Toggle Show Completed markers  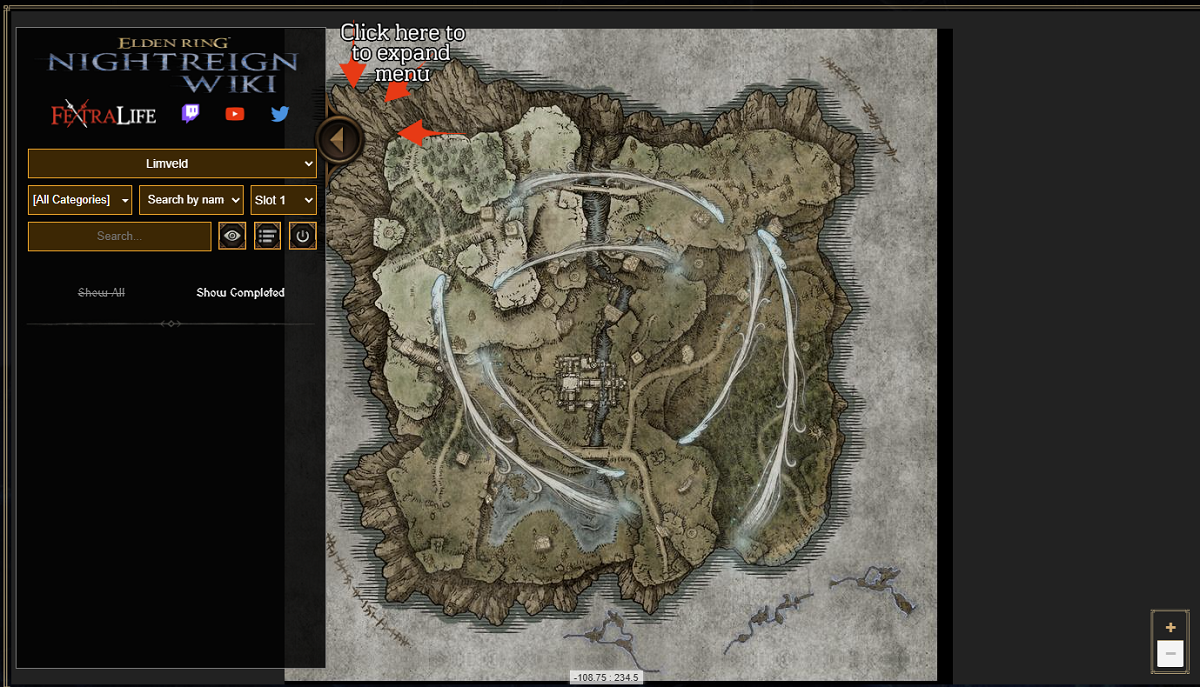(x=240, y=293)
